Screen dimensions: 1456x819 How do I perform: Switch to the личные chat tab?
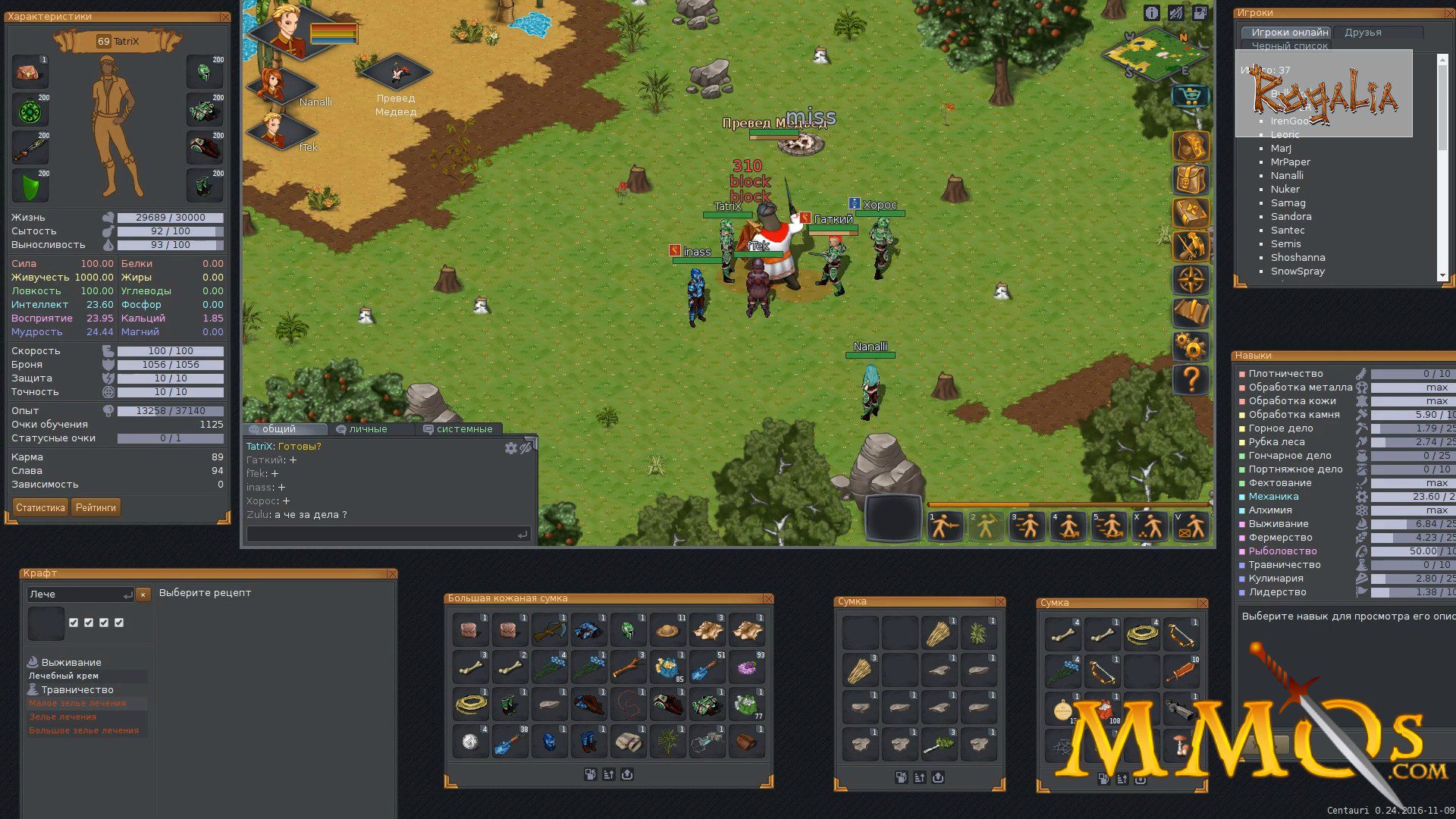[x=368, y=429]
